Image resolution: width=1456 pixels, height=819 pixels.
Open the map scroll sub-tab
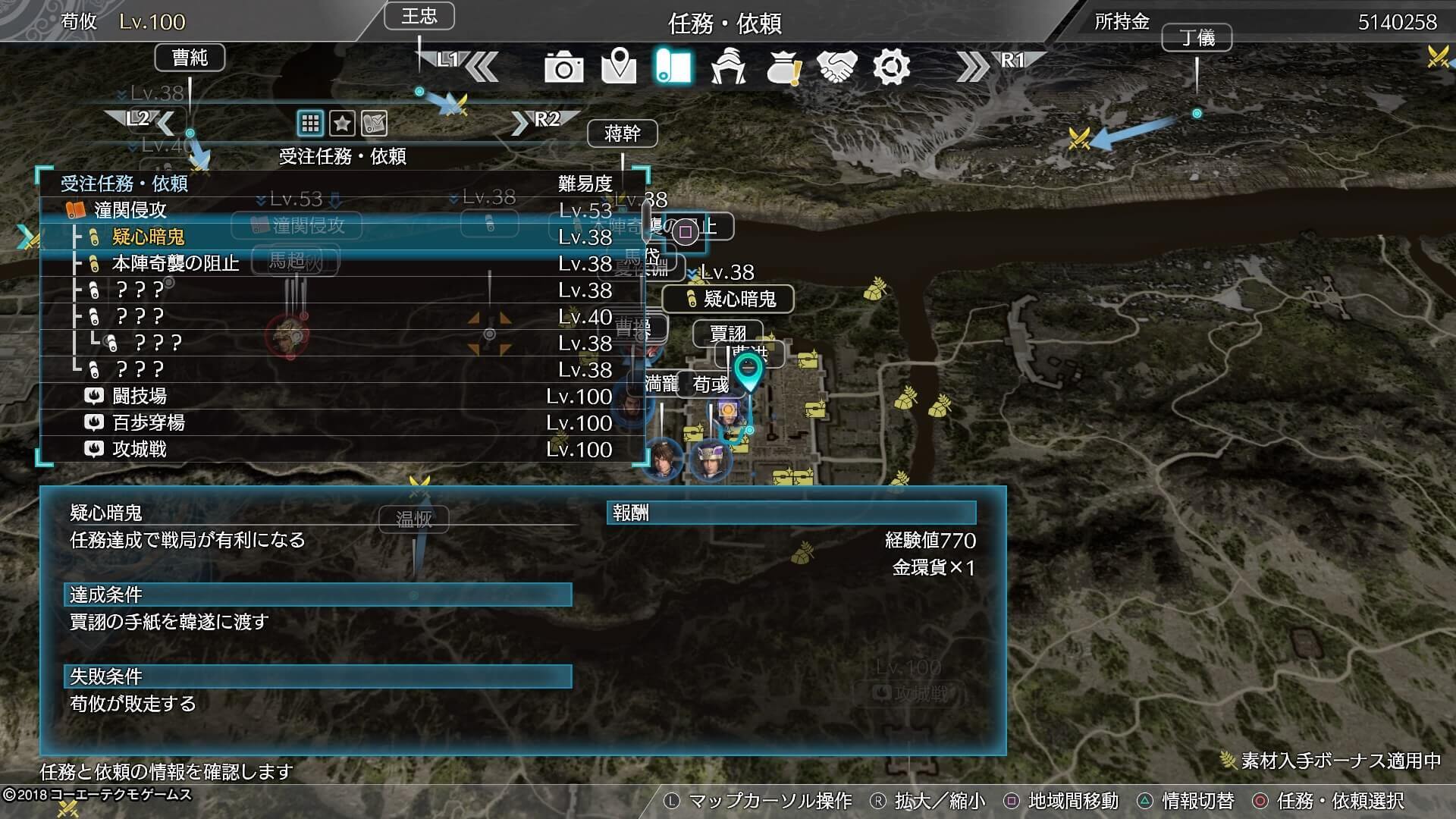pos(375,123)
